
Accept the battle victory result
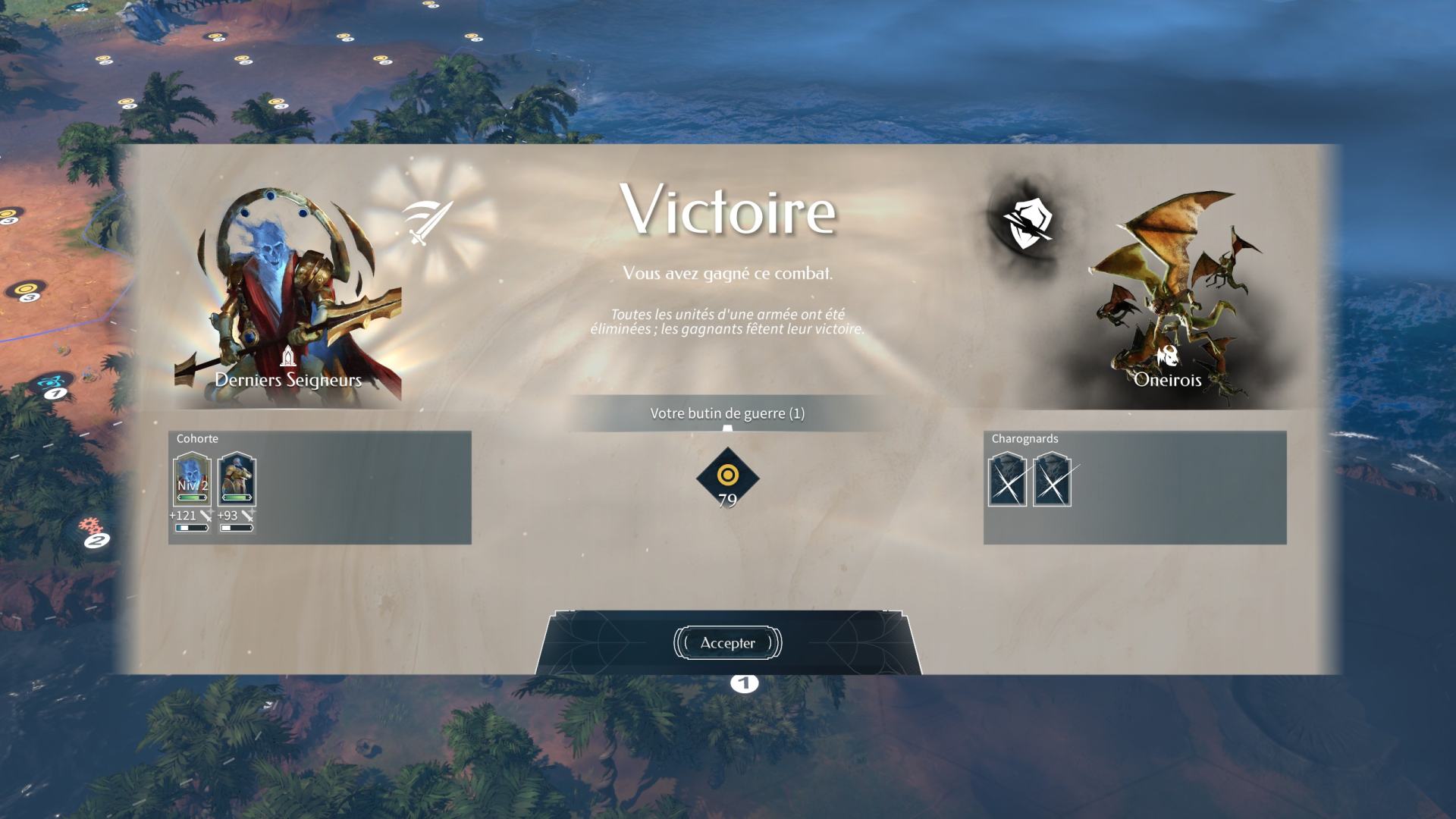point(727,643)
